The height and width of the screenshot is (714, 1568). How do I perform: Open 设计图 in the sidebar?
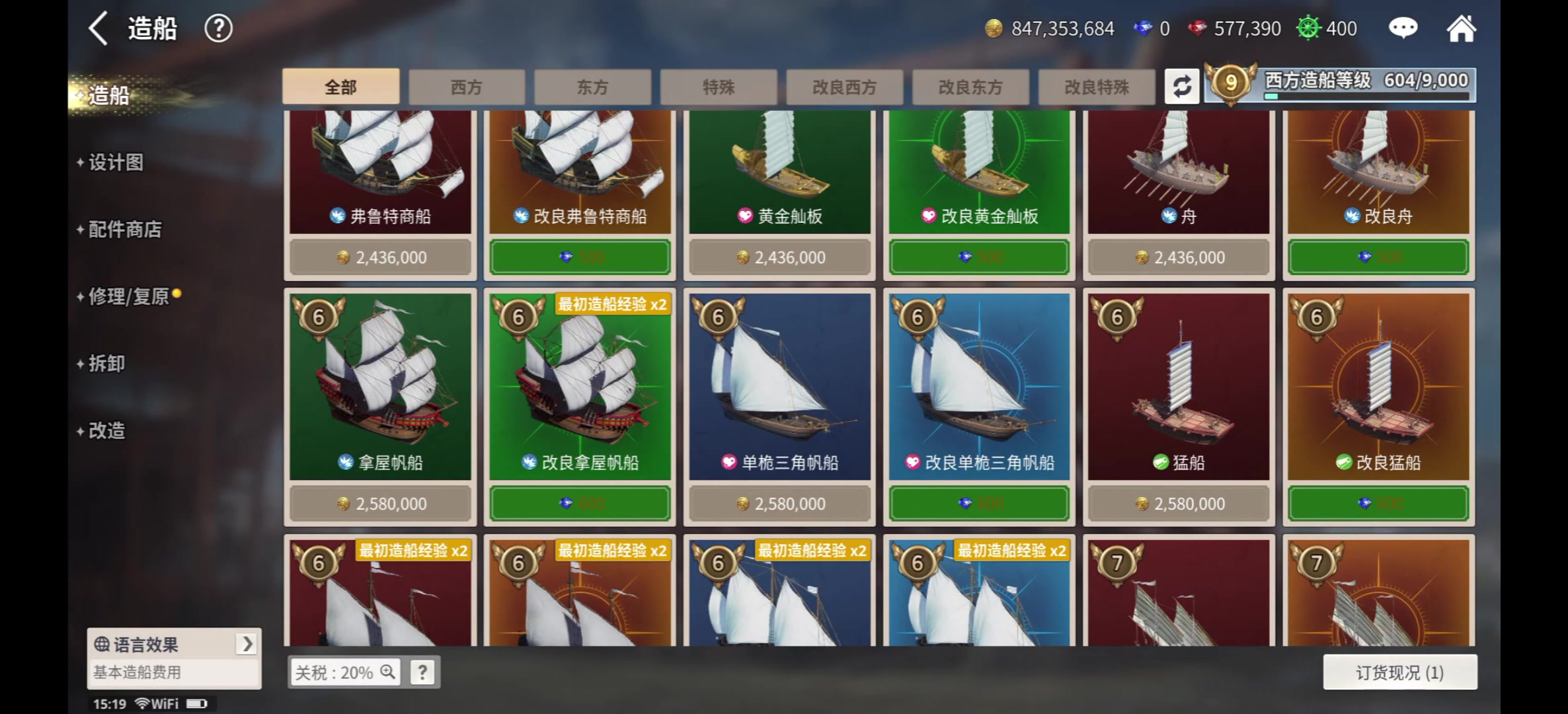114,163
